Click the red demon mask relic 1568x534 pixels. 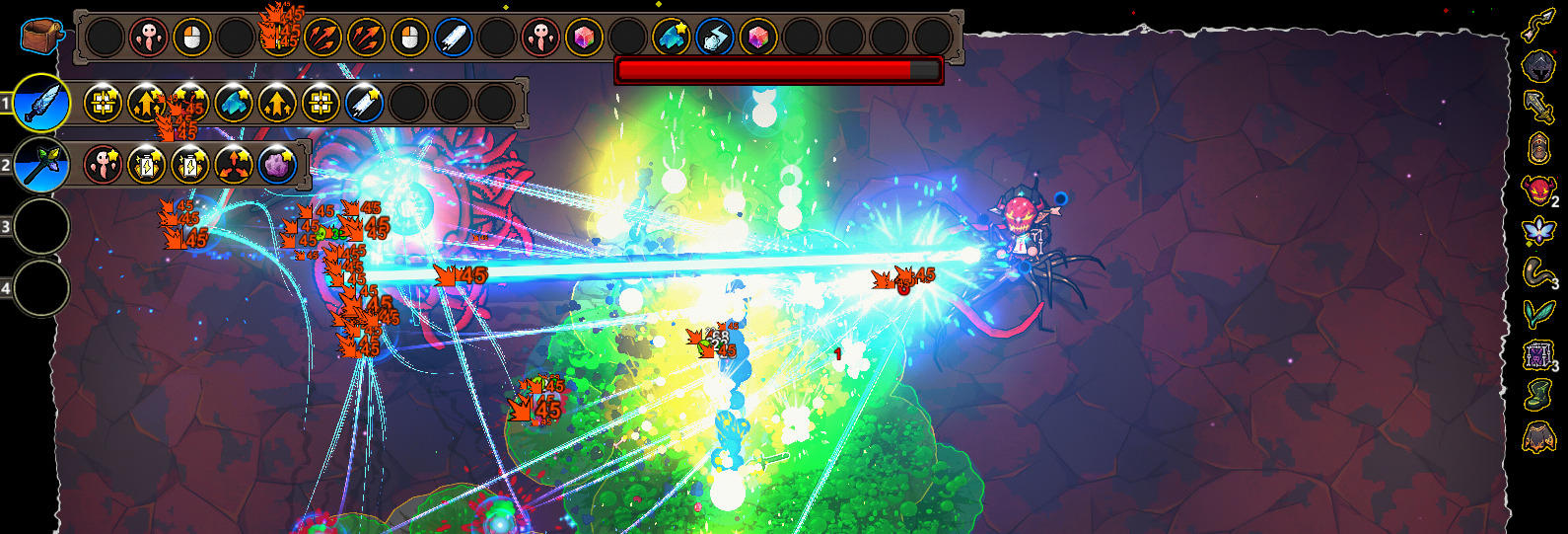[1538, 190]
